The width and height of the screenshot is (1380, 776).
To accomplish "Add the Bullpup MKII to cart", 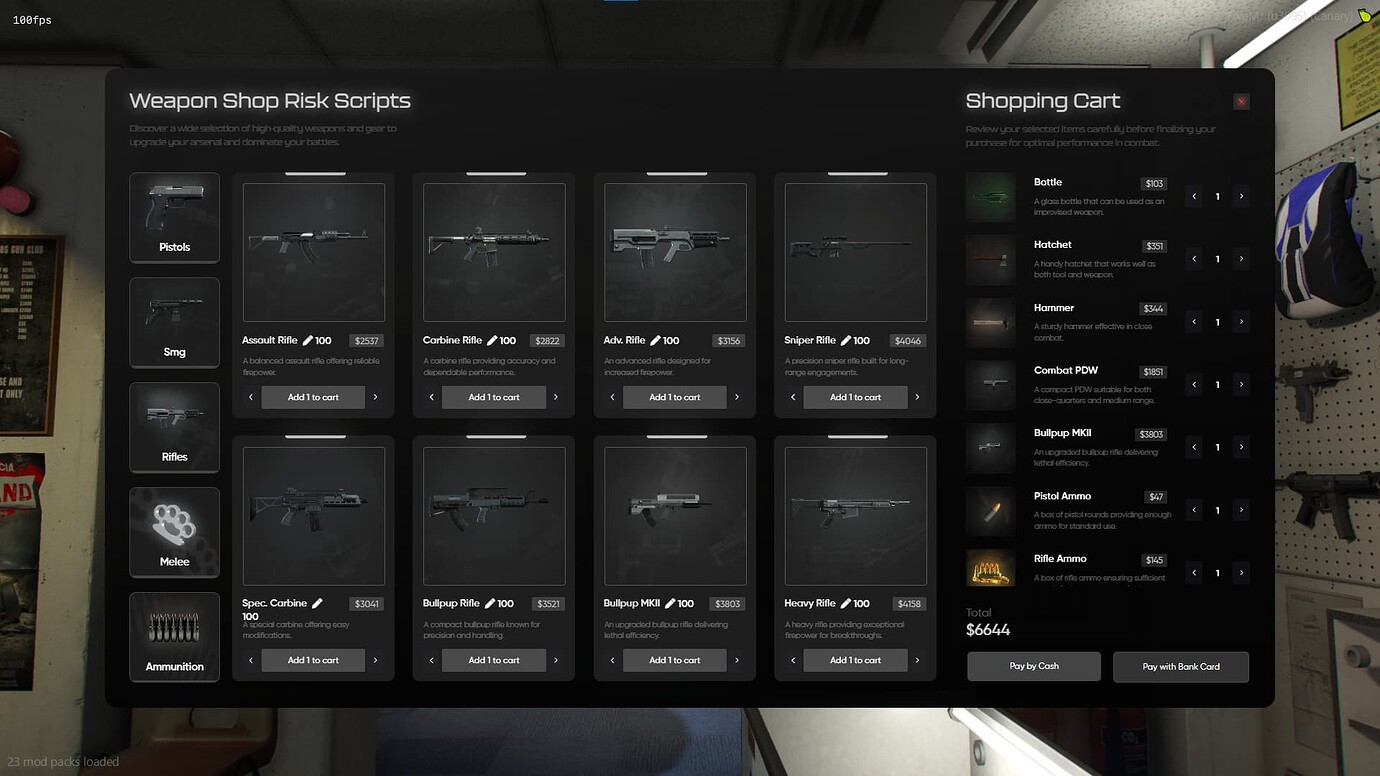I will pos(675,660).
